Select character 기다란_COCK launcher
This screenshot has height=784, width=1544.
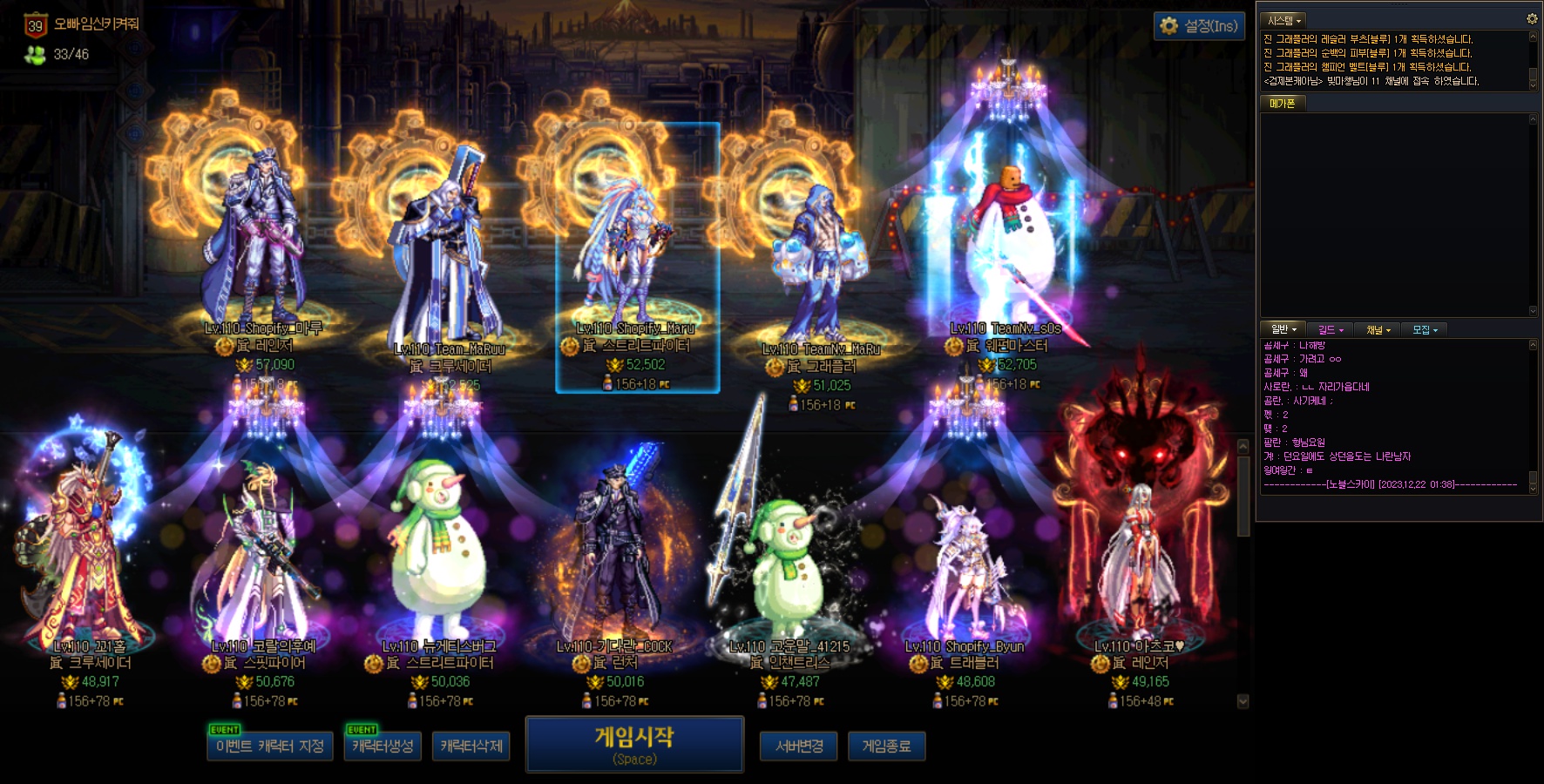tap(614, 558)
